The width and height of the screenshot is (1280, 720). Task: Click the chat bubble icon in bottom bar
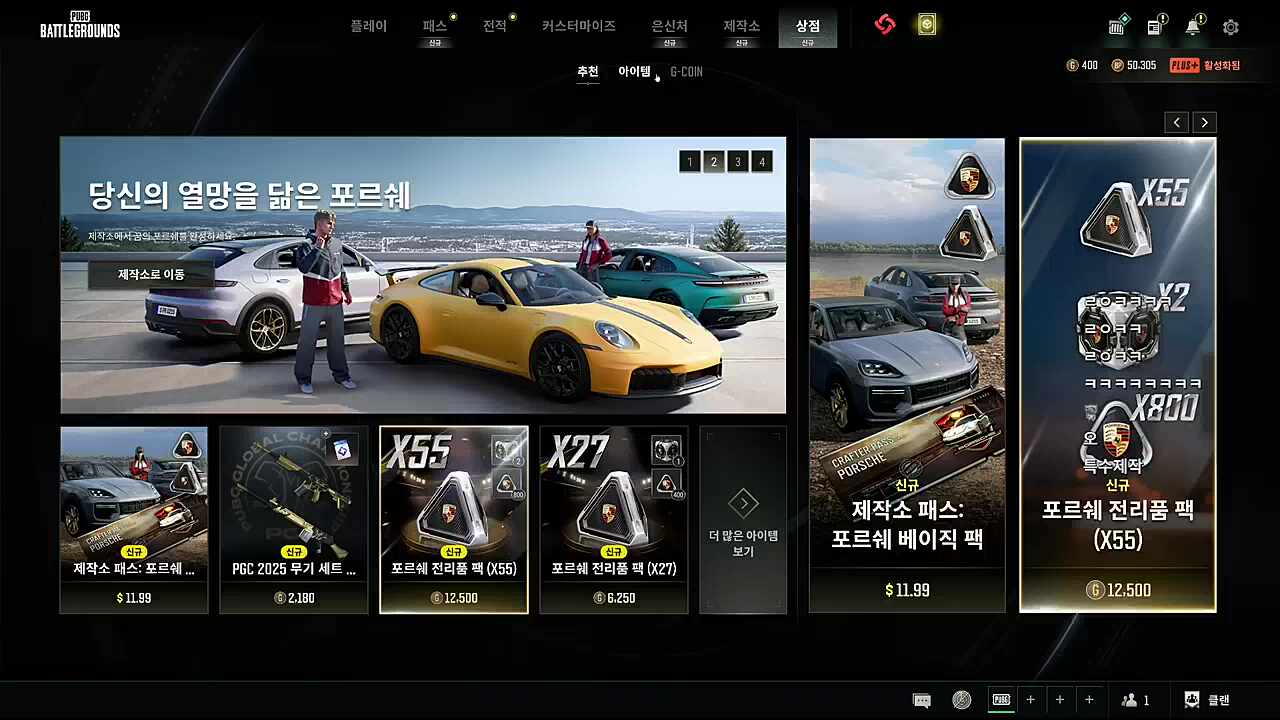point(921,699)
